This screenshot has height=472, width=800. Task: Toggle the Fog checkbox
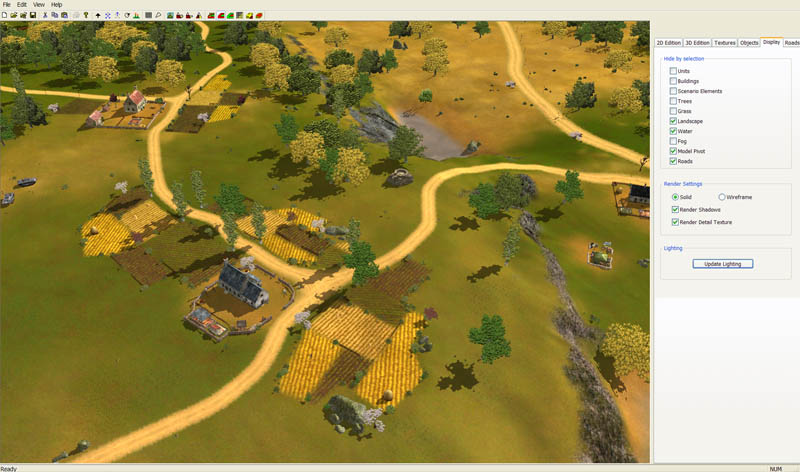673,141
